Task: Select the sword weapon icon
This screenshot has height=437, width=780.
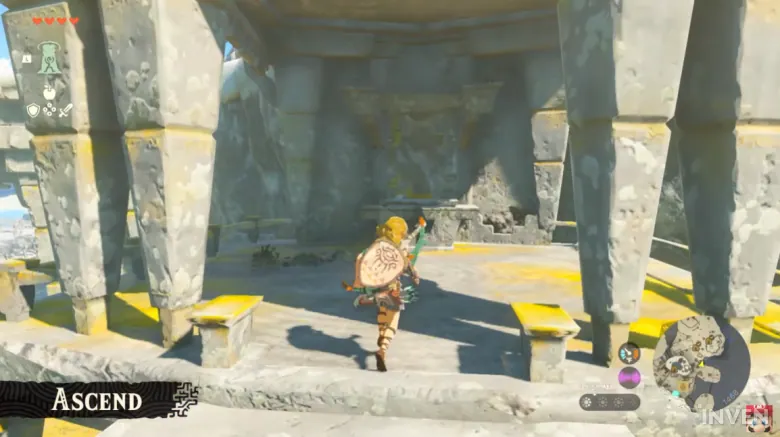Action: point(66,110)
